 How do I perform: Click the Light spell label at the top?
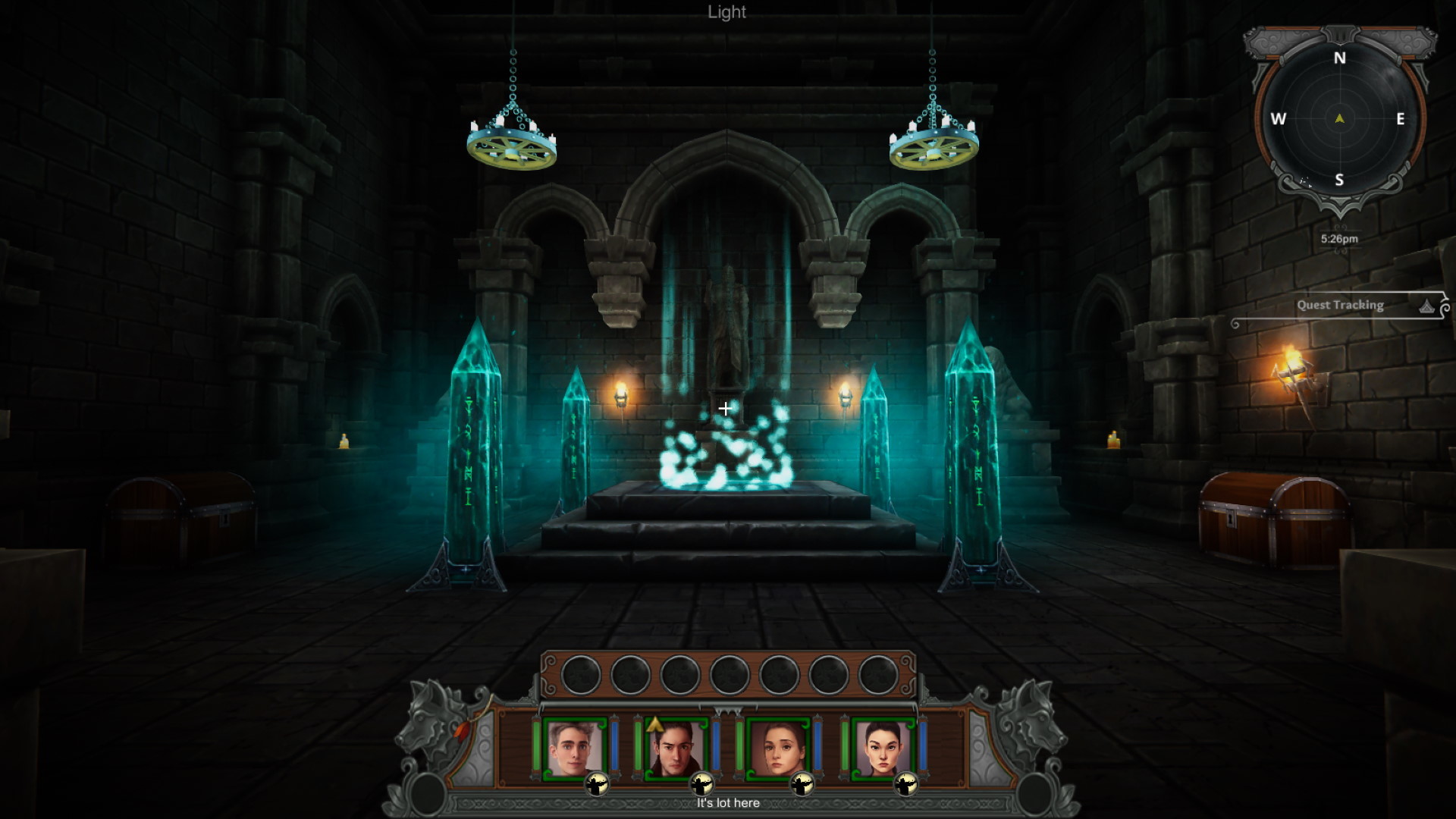726,12
